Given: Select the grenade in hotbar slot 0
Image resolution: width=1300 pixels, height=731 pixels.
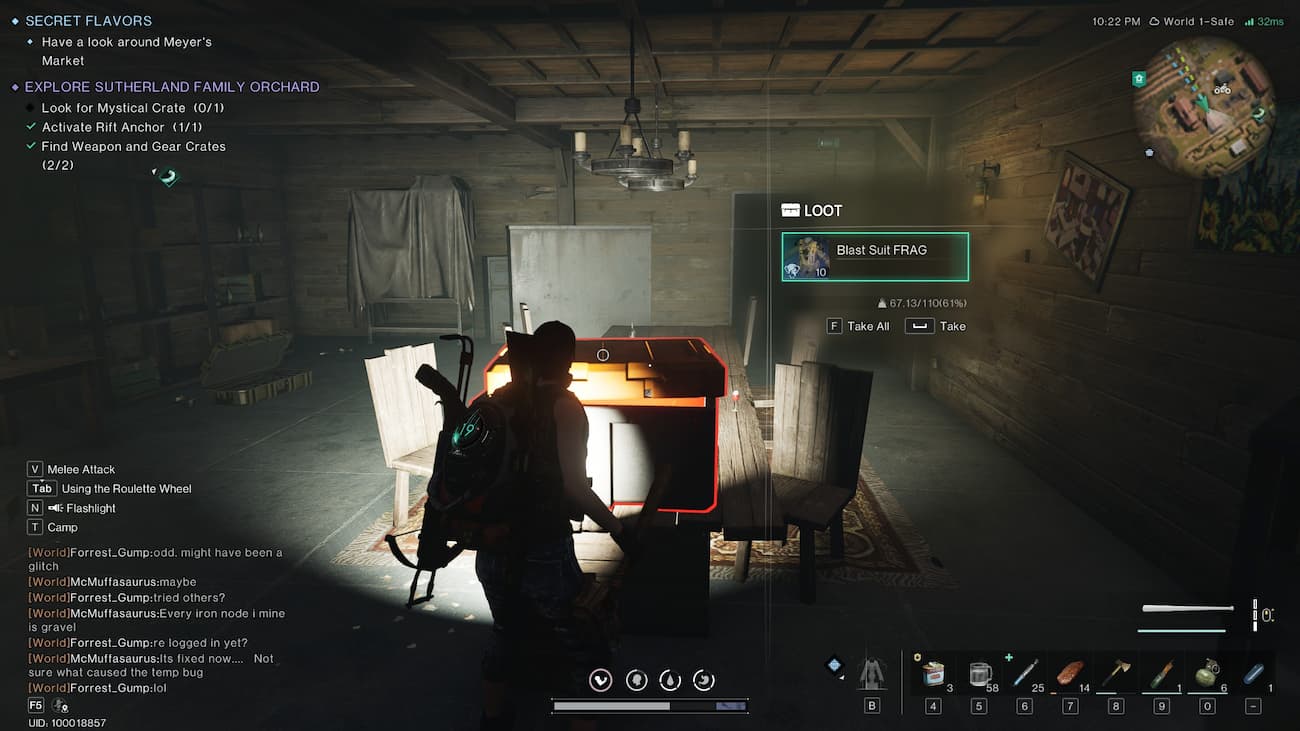Looking at the screenshot, I should (1206, 673).
